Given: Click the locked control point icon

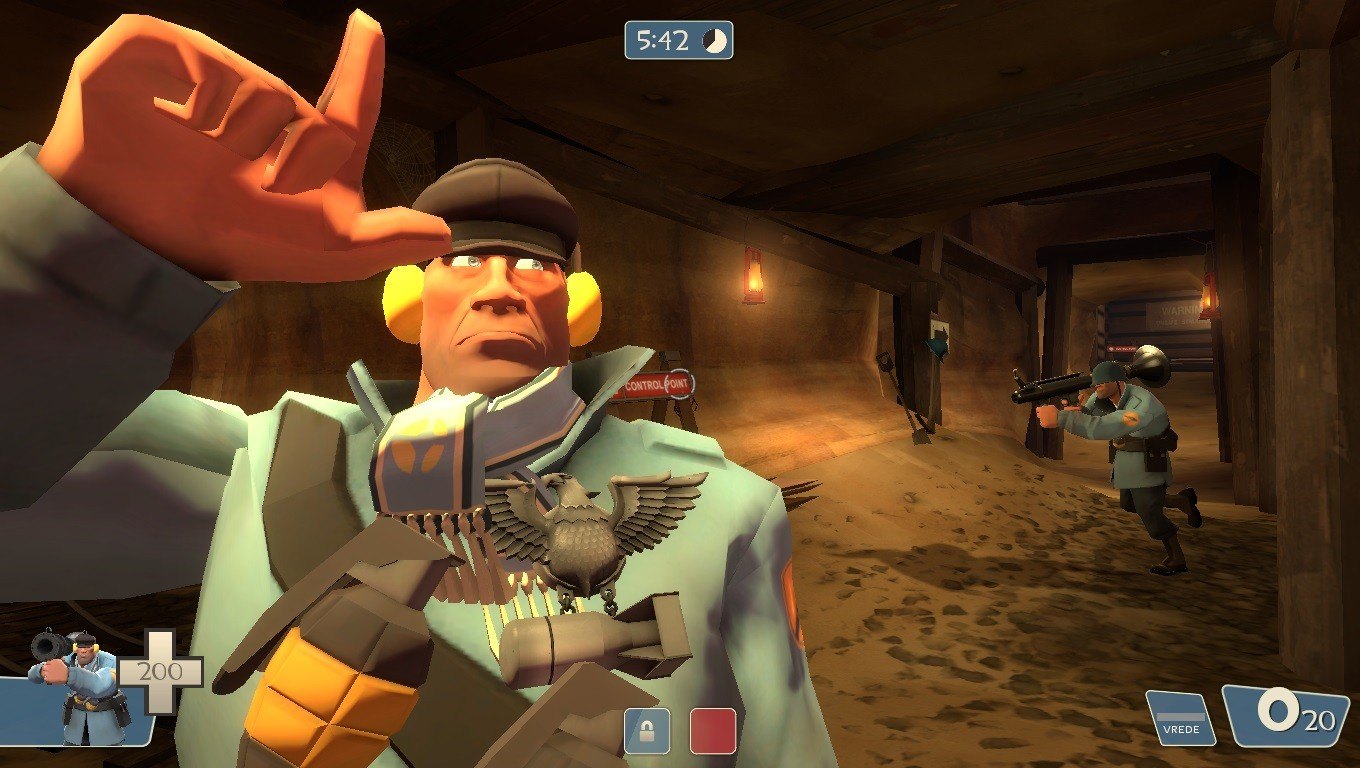Looking at the screenshot, I should click(647, 731).
